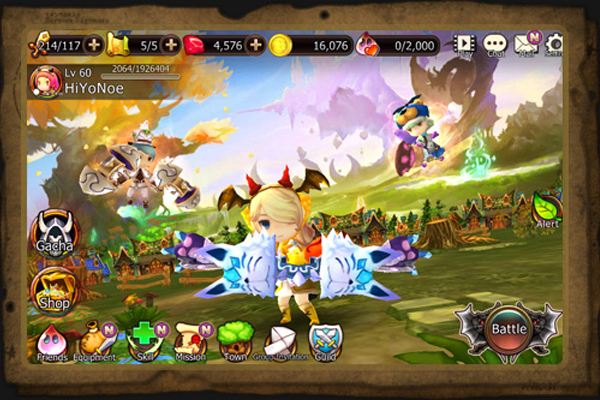Open the Play video icon
This screenshot has height=400, width=600.
pyautogui.click(x=464, y=44)
